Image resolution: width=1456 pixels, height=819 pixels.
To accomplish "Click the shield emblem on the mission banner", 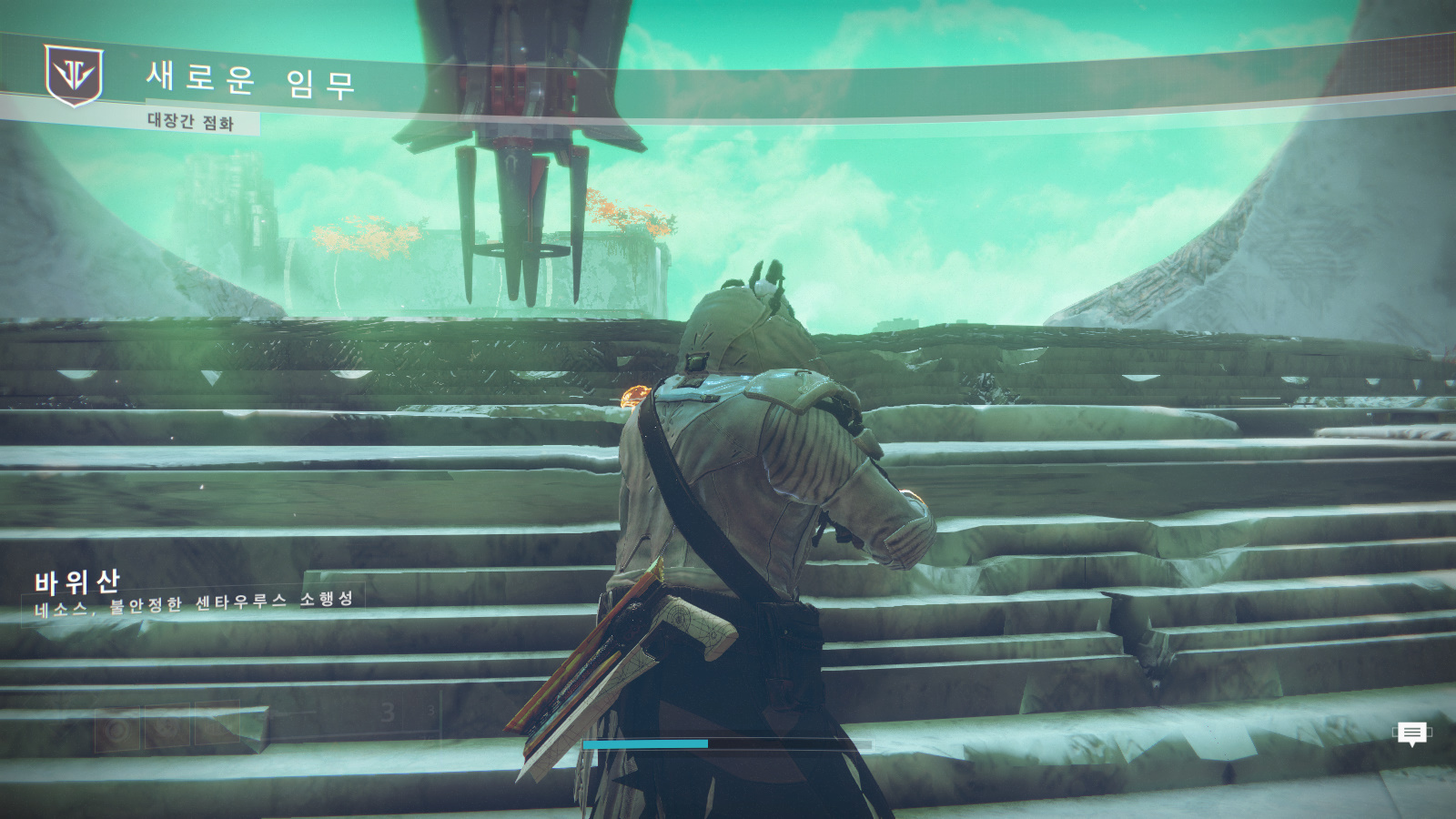I will 74,76.
